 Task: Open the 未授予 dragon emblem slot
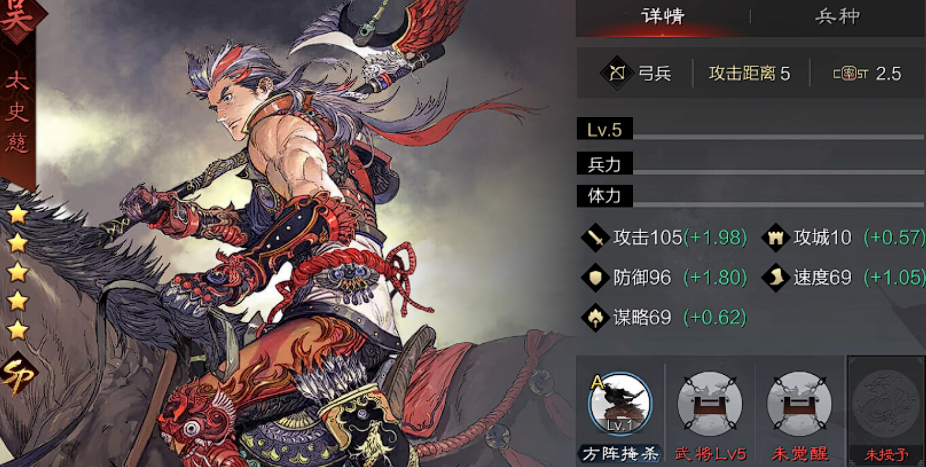(x=886, y=405)
